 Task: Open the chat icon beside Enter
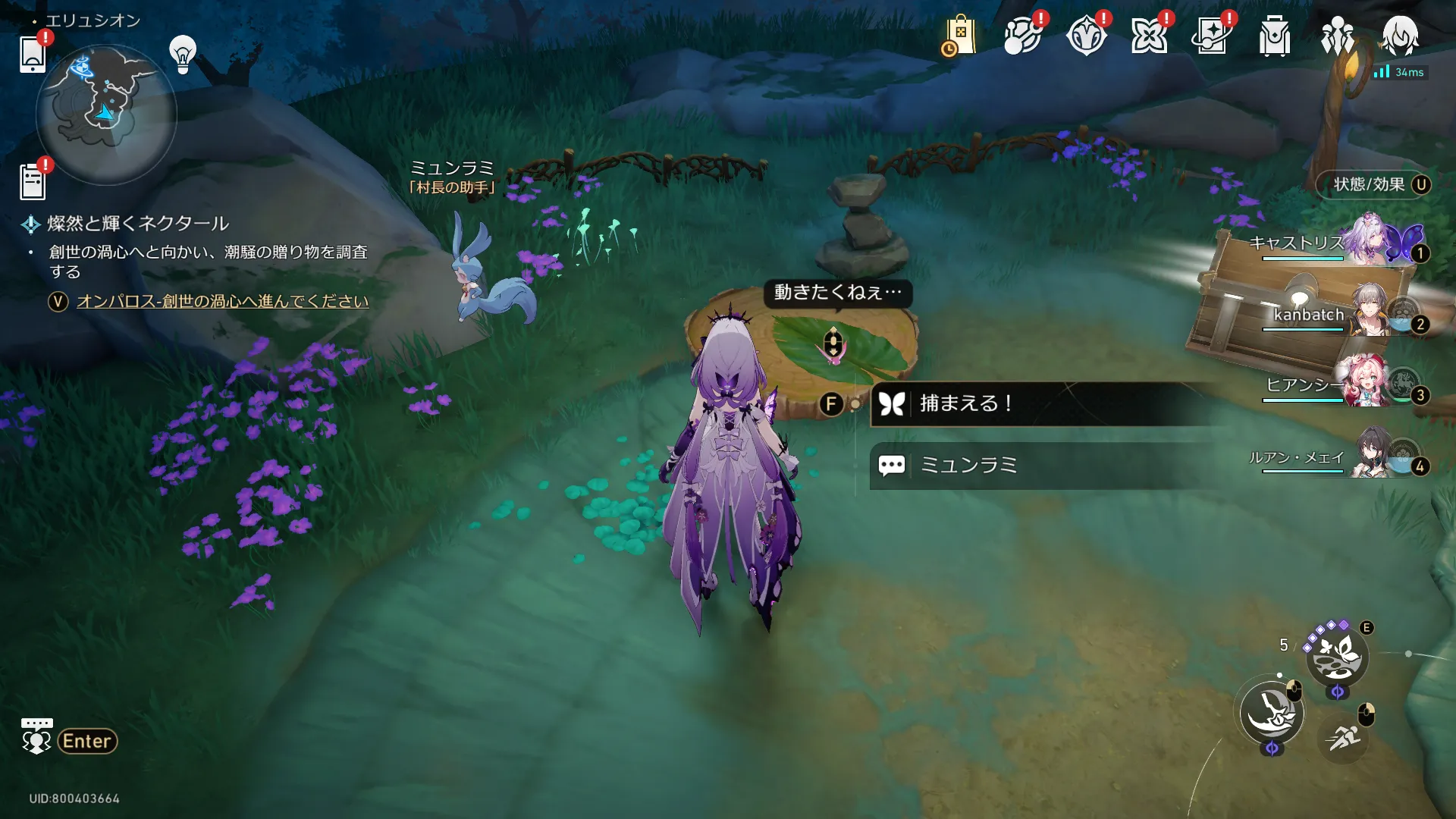[x=36, y=736]
